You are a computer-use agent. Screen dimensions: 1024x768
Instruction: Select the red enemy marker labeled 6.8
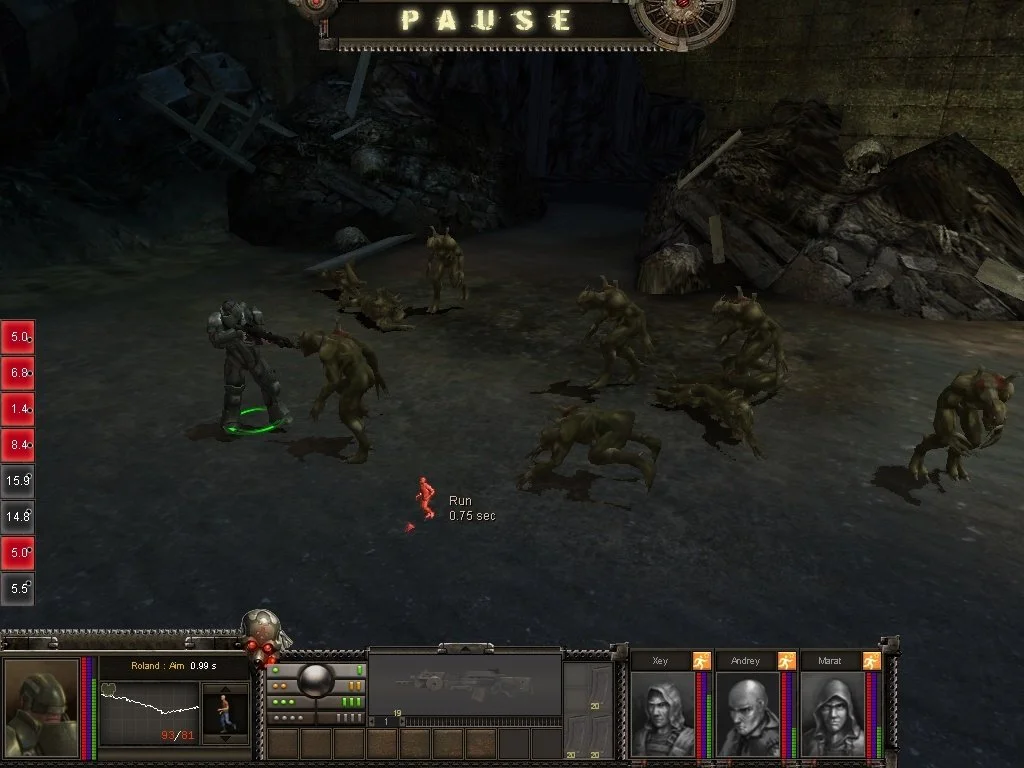pyautogui.click(x=19, y=372)
